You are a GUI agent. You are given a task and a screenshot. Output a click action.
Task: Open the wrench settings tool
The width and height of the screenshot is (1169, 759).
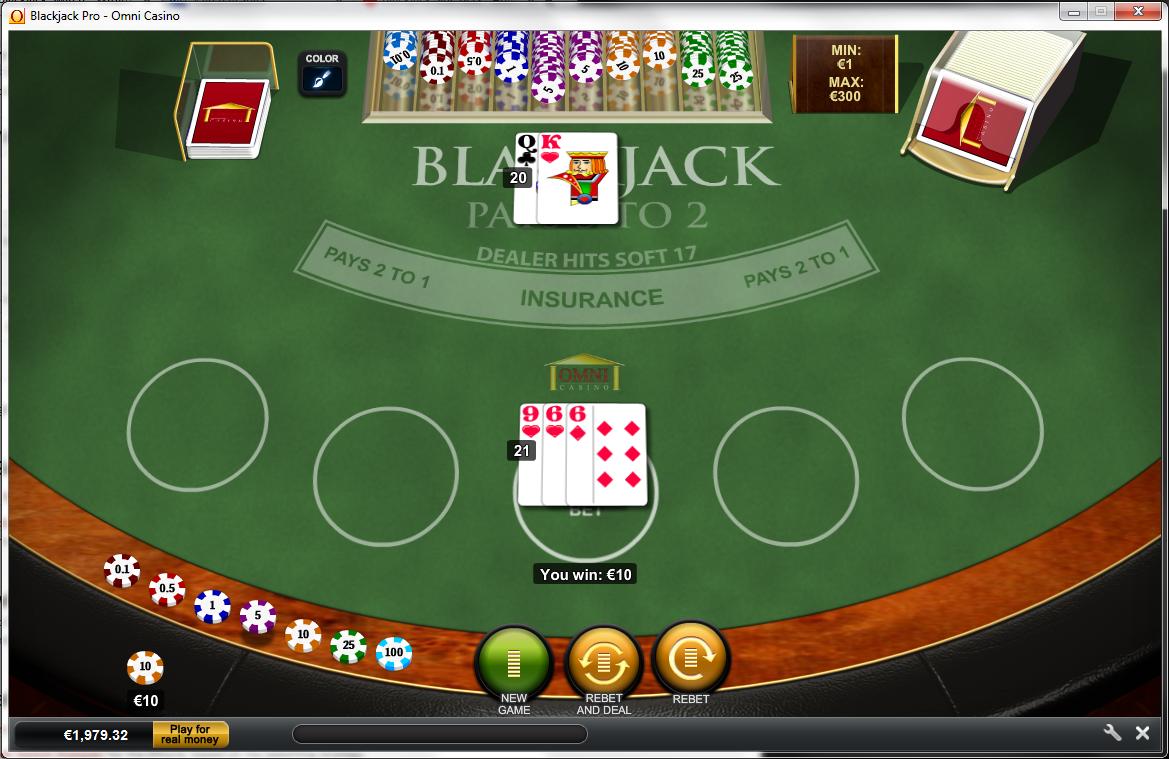[1112, 733]
